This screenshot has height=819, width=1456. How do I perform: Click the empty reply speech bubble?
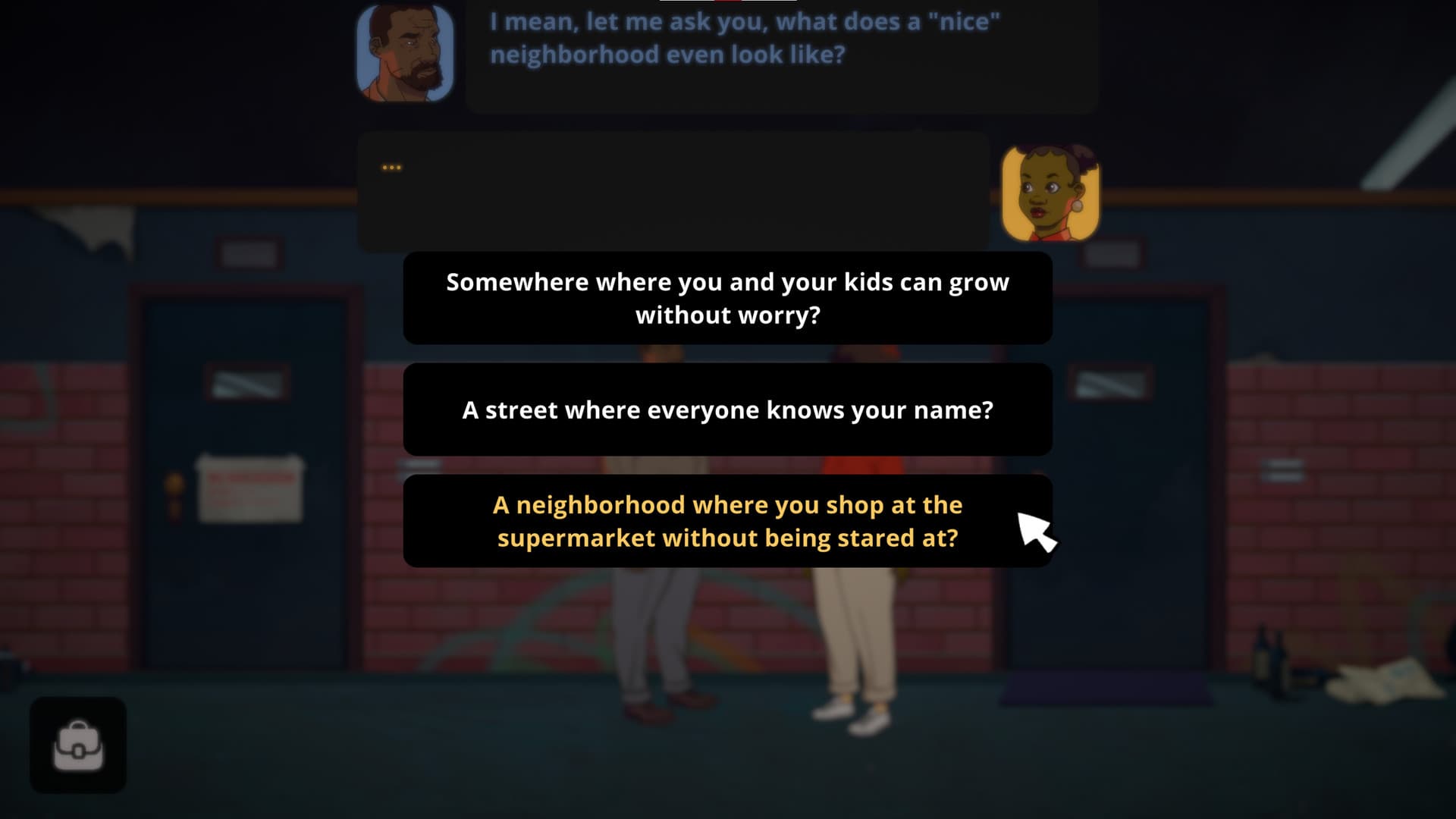(675, 190)
